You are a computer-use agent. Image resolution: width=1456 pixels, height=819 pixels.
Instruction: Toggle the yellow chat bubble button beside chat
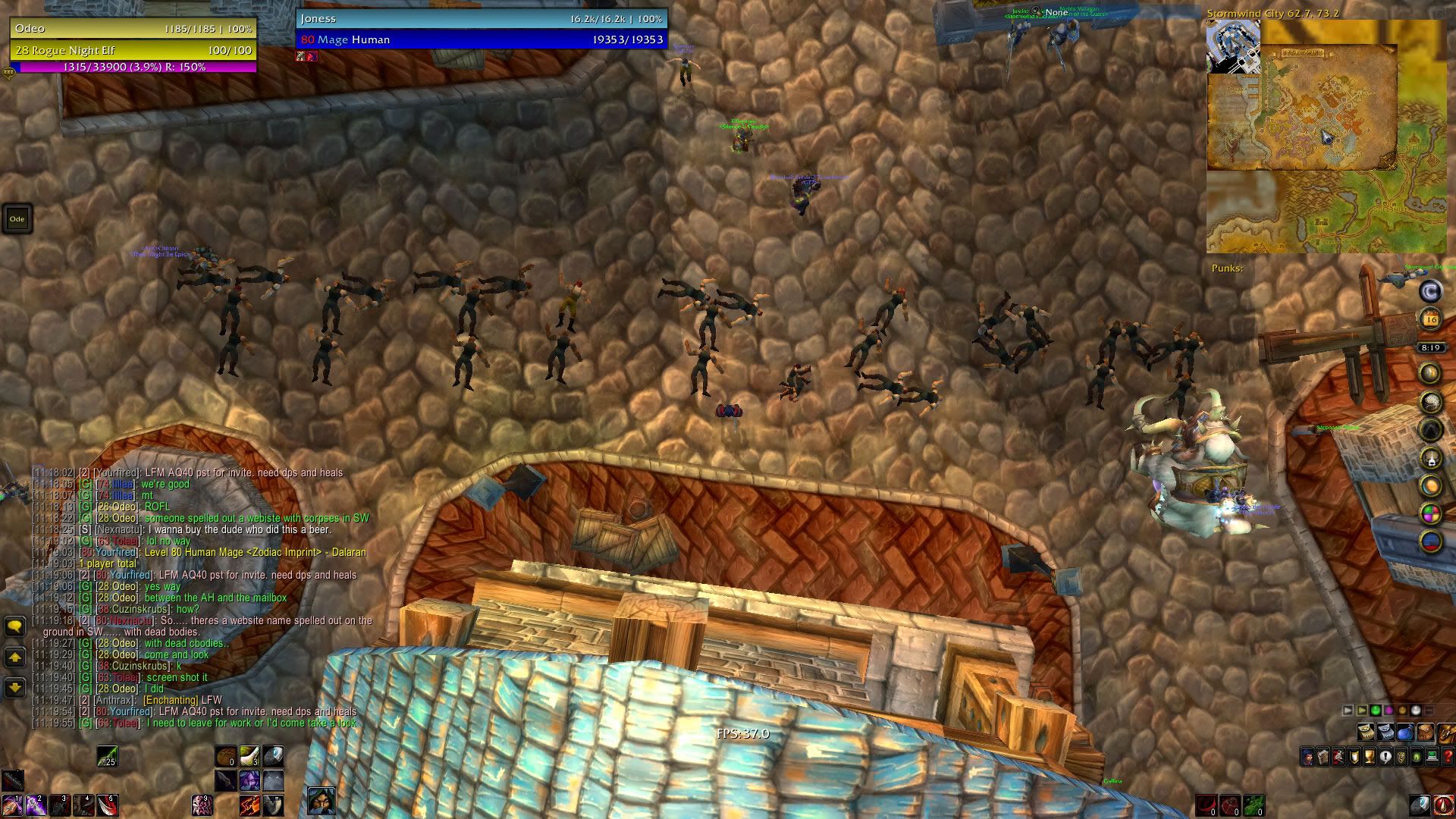coord(15,626)
